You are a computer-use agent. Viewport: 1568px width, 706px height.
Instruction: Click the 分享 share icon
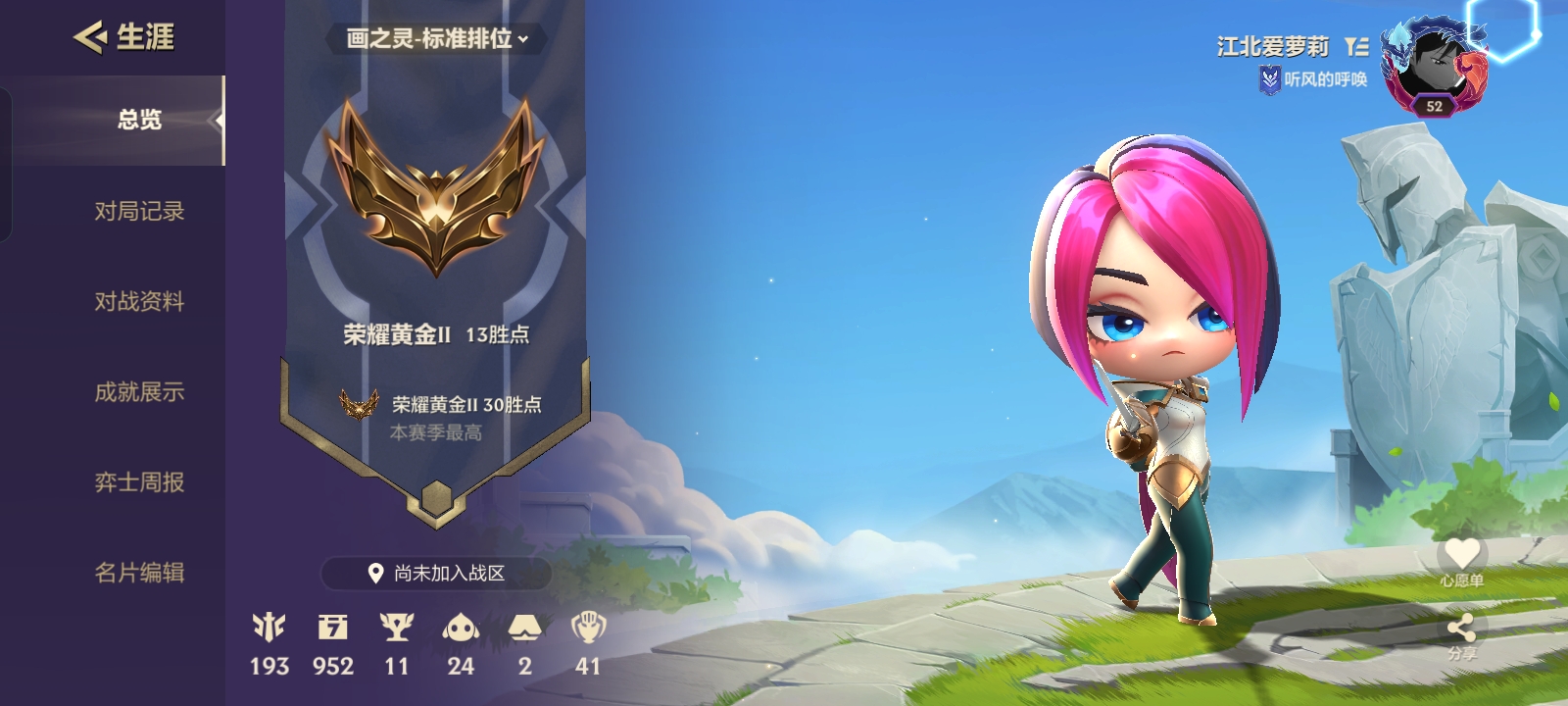click(x=1462, y=626)
